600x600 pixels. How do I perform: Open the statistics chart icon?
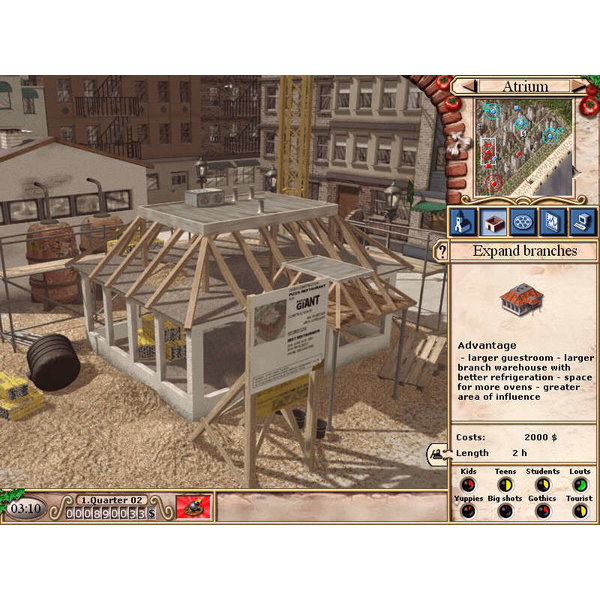pos(551,221)
